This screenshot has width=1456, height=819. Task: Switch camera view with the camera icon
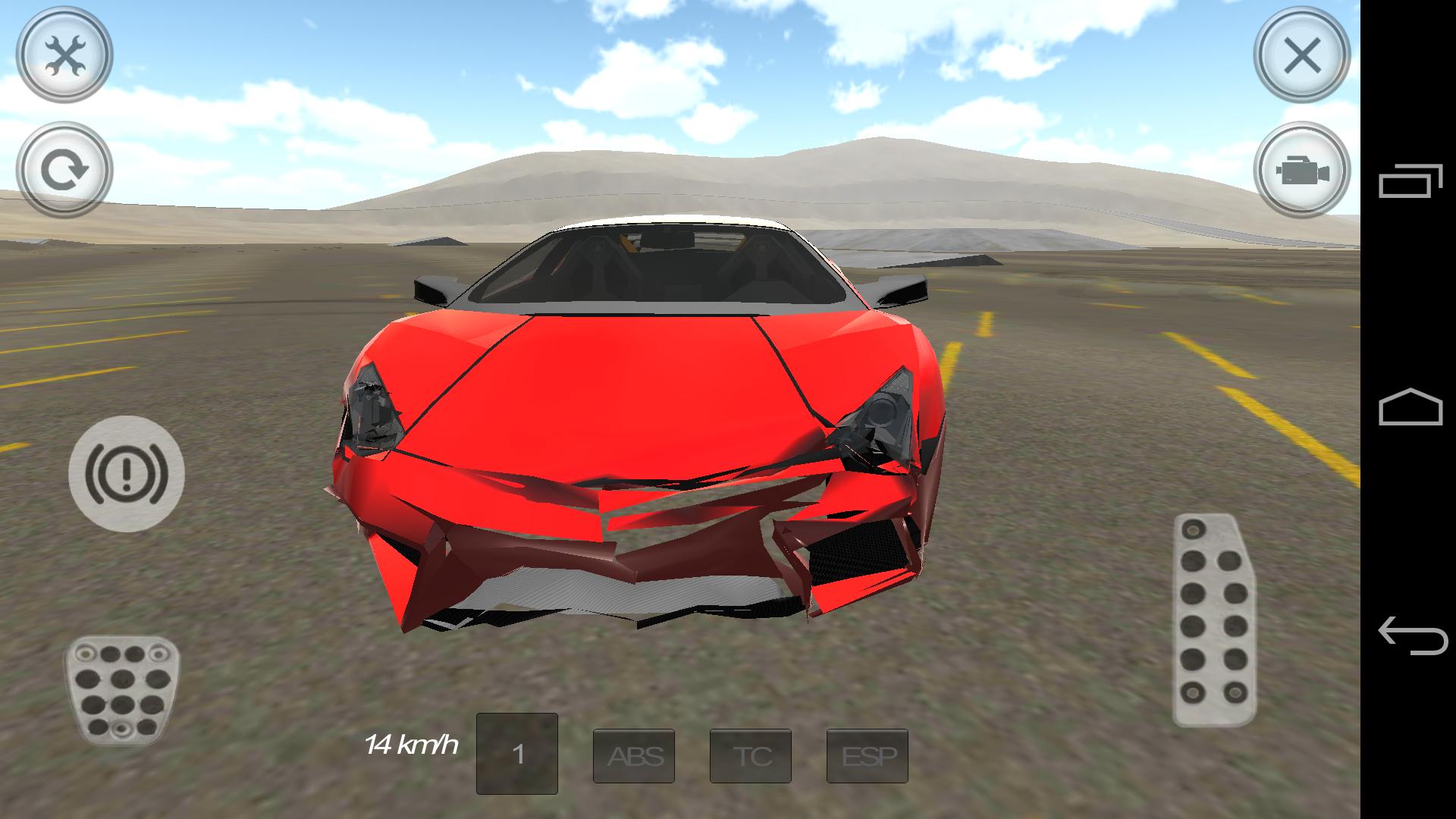click(1303, 171)
